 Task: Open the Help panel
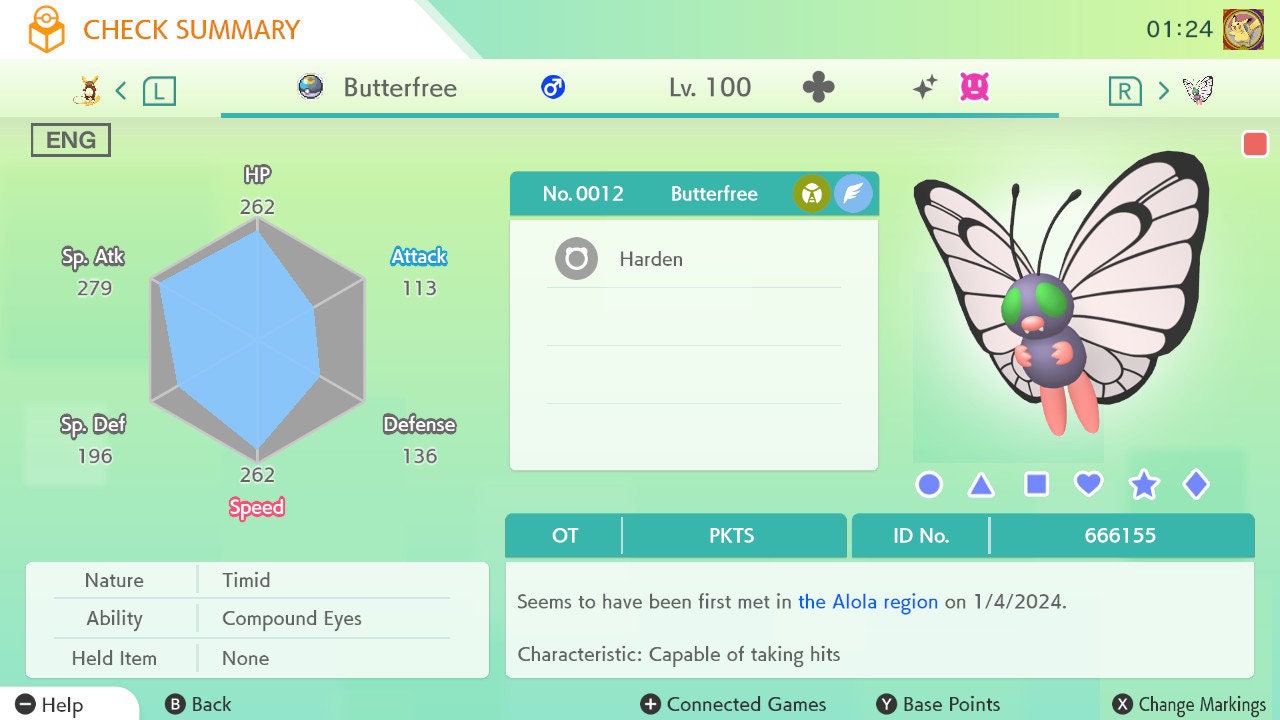(x=50, y=705)
